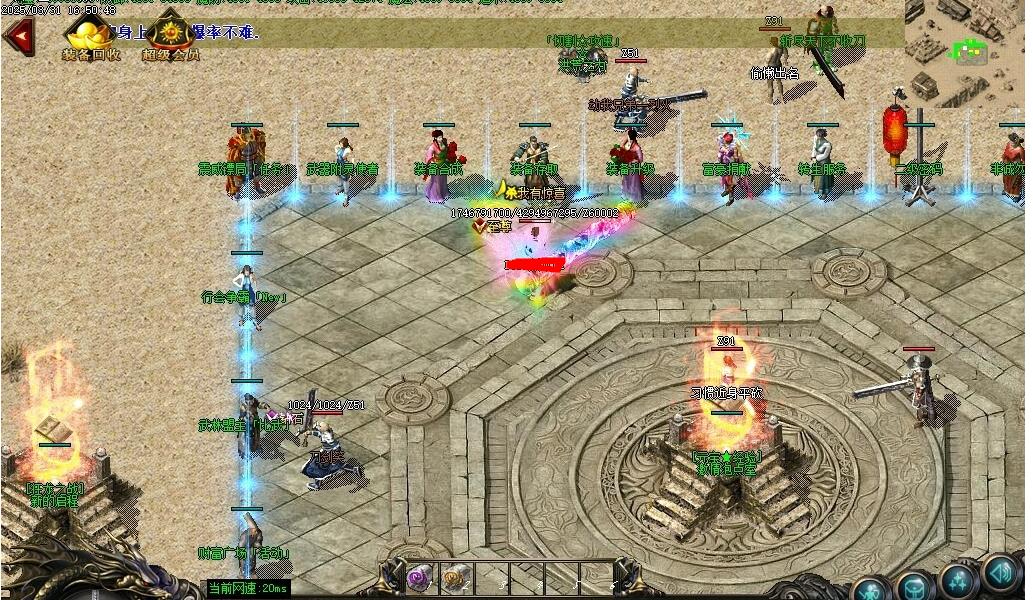Open the round bag/chest button

coord(914,585)
